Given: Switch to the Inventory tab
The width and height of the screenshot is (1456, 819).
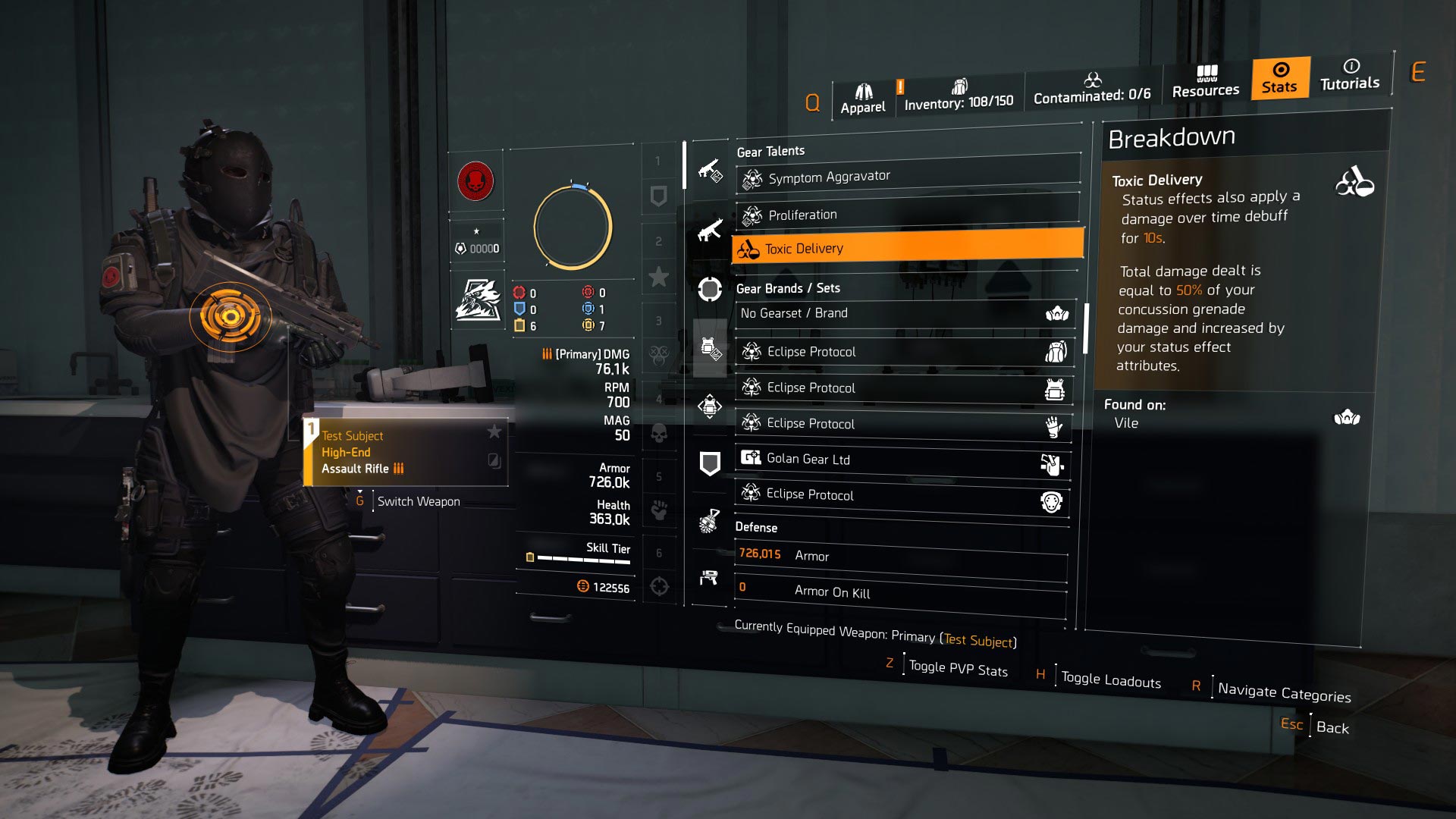Looking at the screenshot, I should [x=960, y=94].
